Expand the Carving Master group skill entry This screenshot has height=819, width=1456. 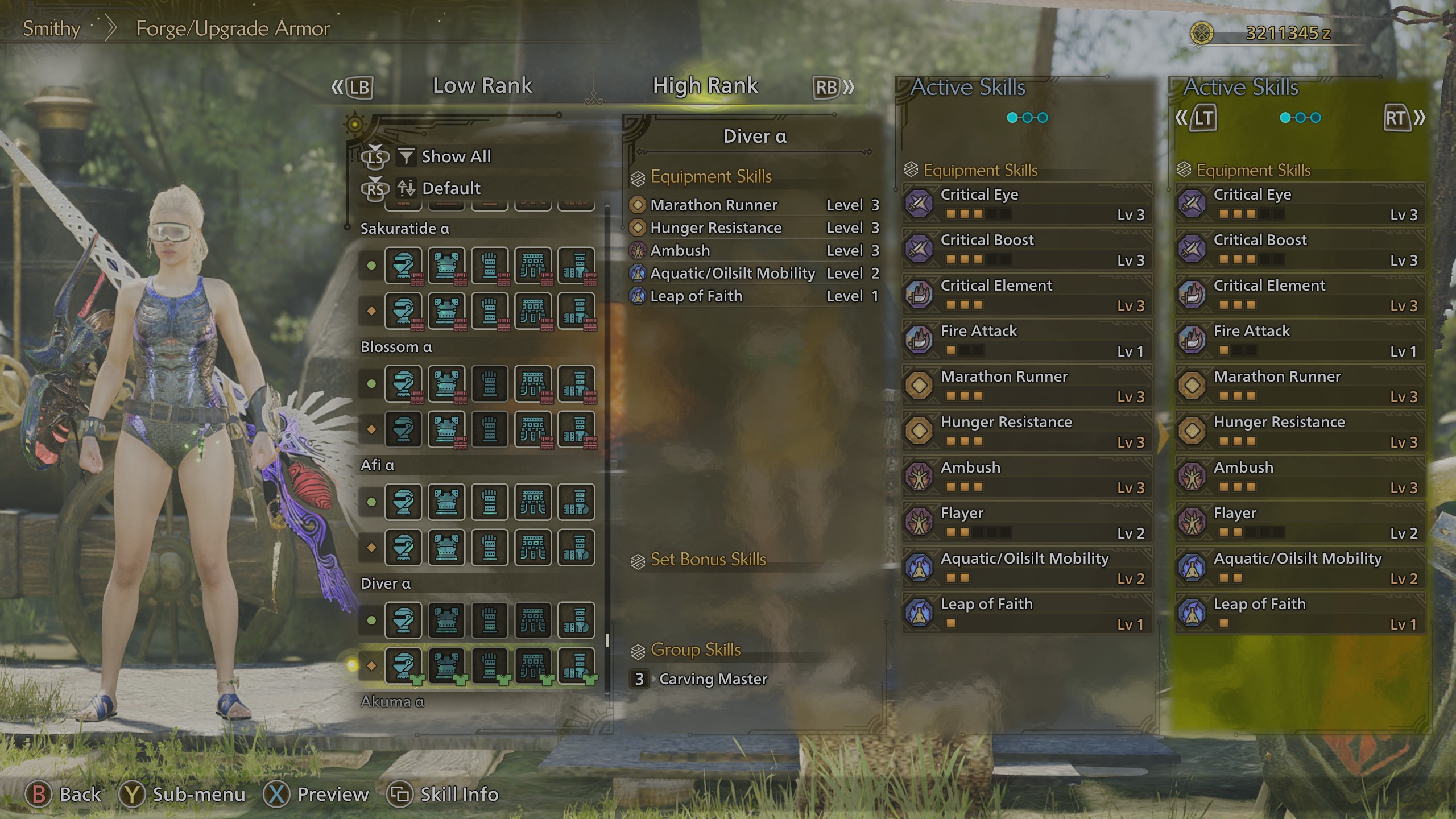pyautogui.click(x=713, y=679)
